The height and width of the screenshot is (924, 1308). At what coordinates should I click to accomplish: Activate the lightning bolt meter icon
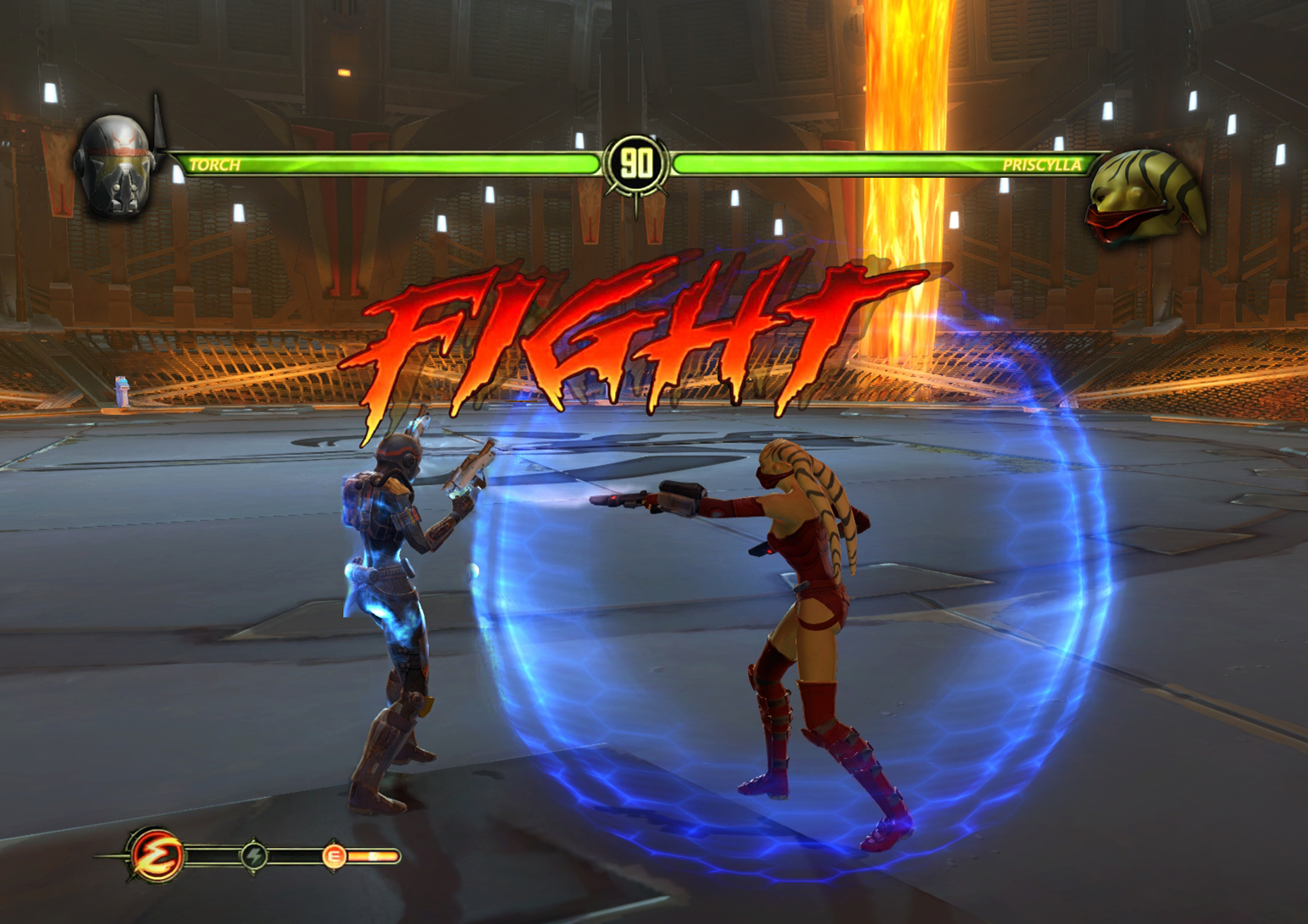click(x=254, y=855)
